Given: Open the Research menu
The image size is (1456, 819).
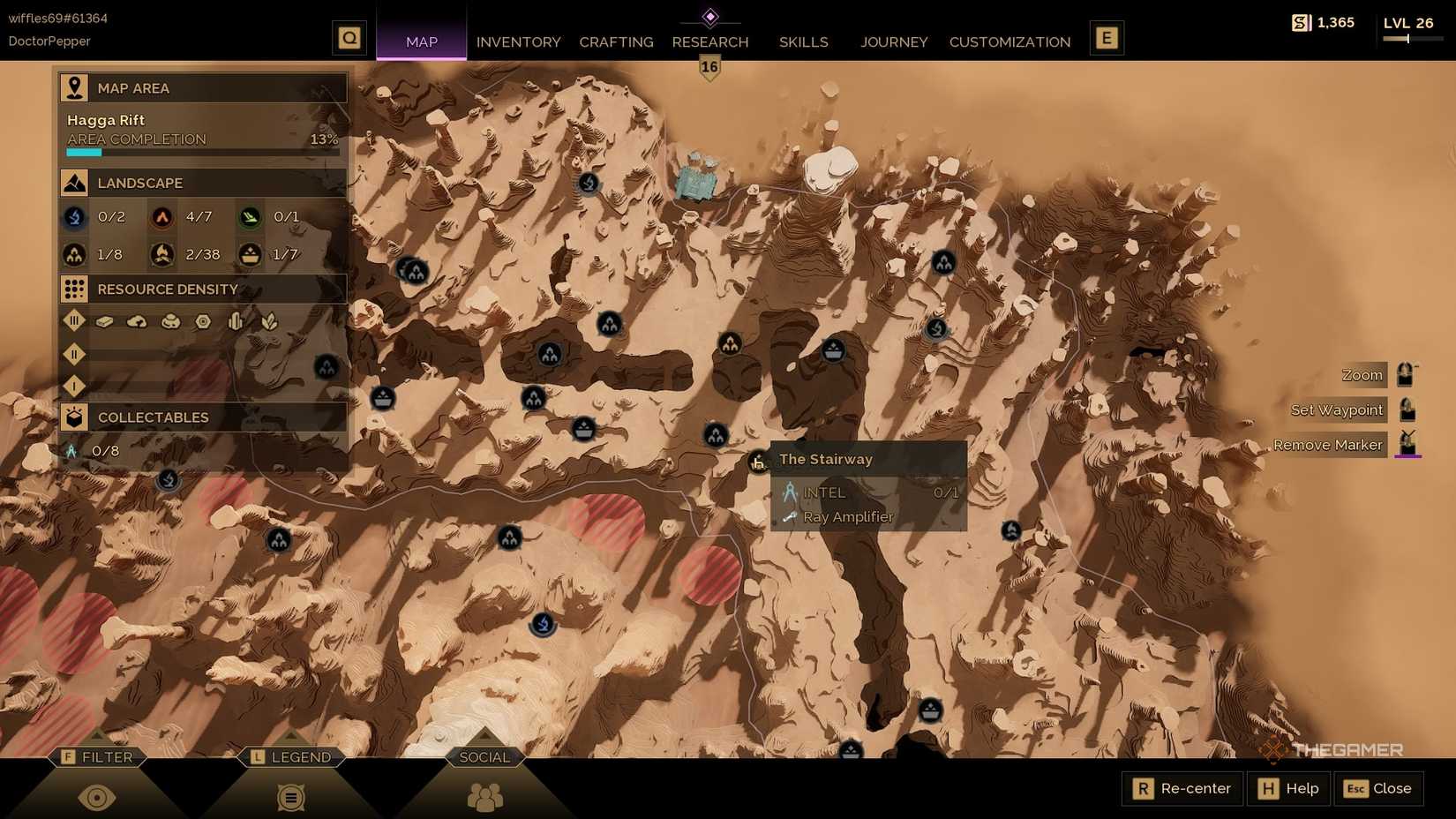Looking at the screenshot, I should point(710,41).
